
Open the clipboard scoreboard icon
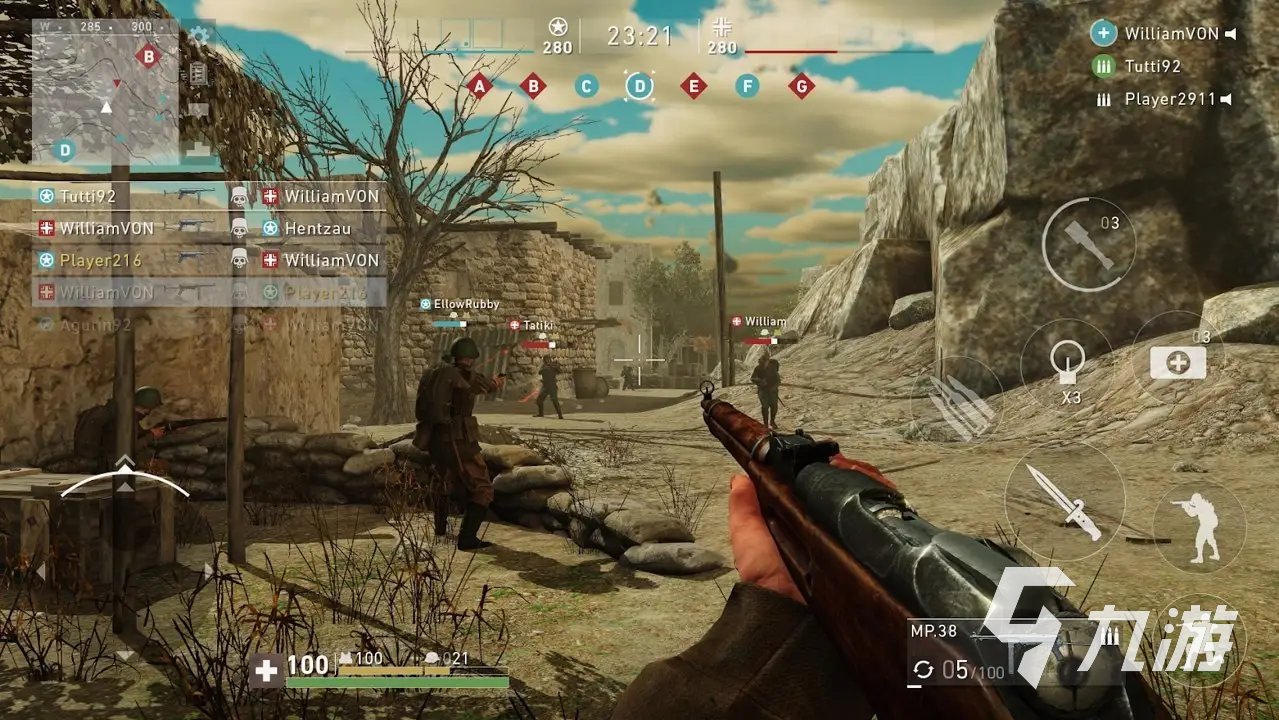(x=198, y=73)
